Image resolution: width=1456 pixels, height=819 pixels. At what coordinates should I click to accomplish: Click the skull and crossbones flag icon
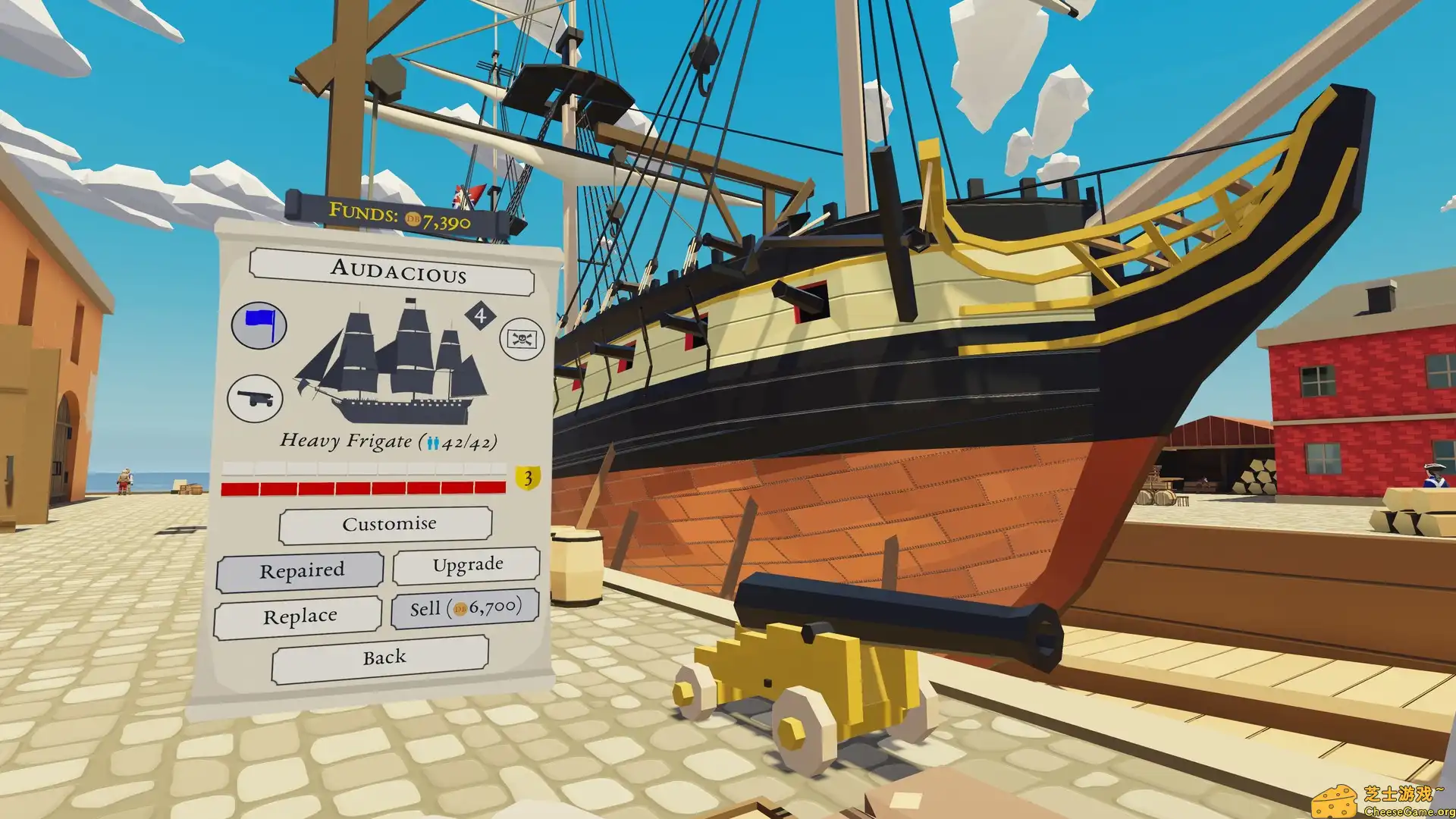coord(522,339)
